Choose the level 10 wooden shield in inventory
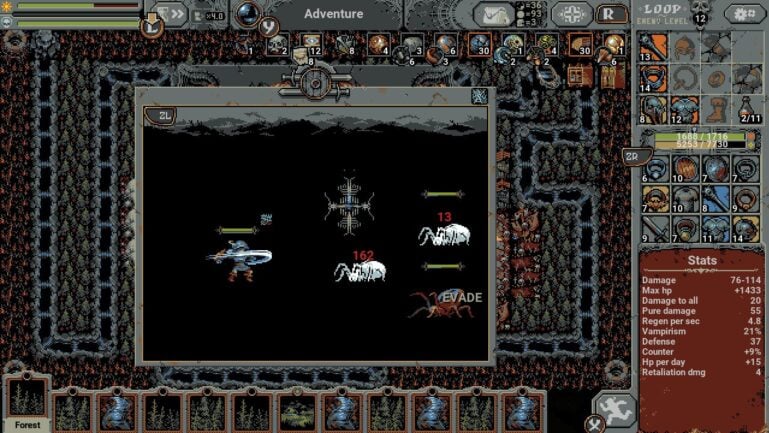Viewport: 769px width, 433px height. [x=685, y=169]
